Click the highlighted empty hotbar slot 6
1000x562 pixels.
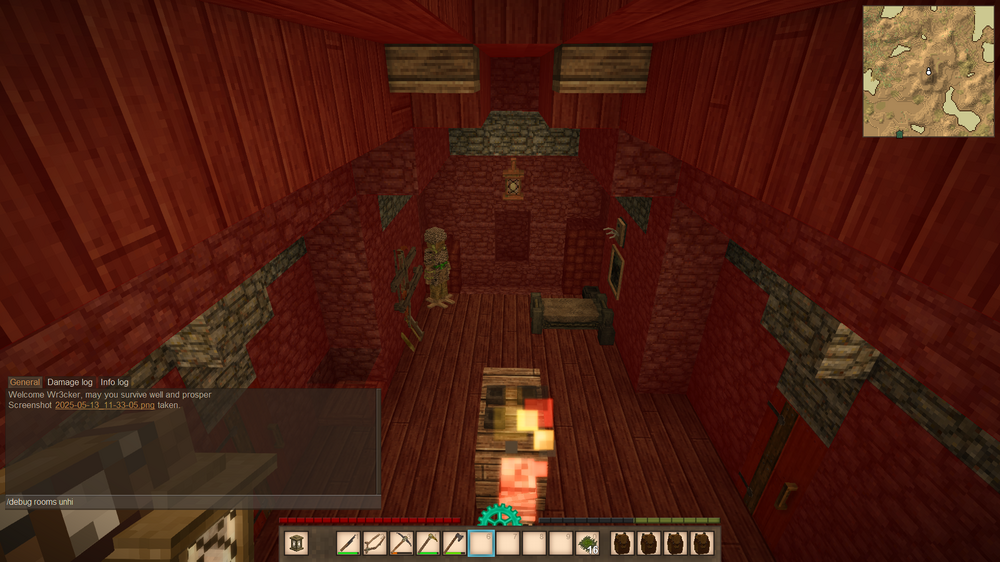pyautogui.click(x=481, y=543)
